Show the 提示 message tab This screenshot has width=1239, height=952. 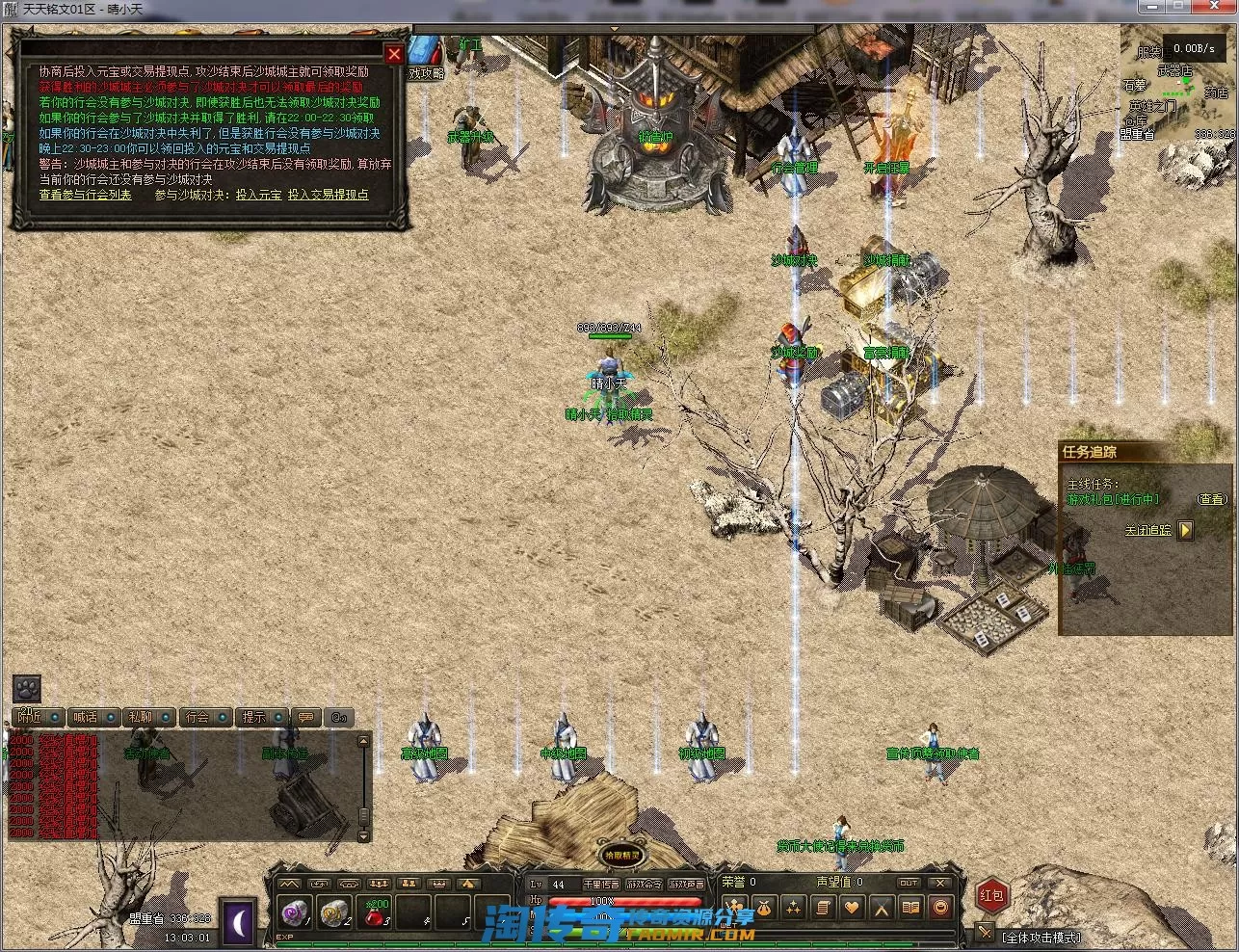tap(262, 717)
